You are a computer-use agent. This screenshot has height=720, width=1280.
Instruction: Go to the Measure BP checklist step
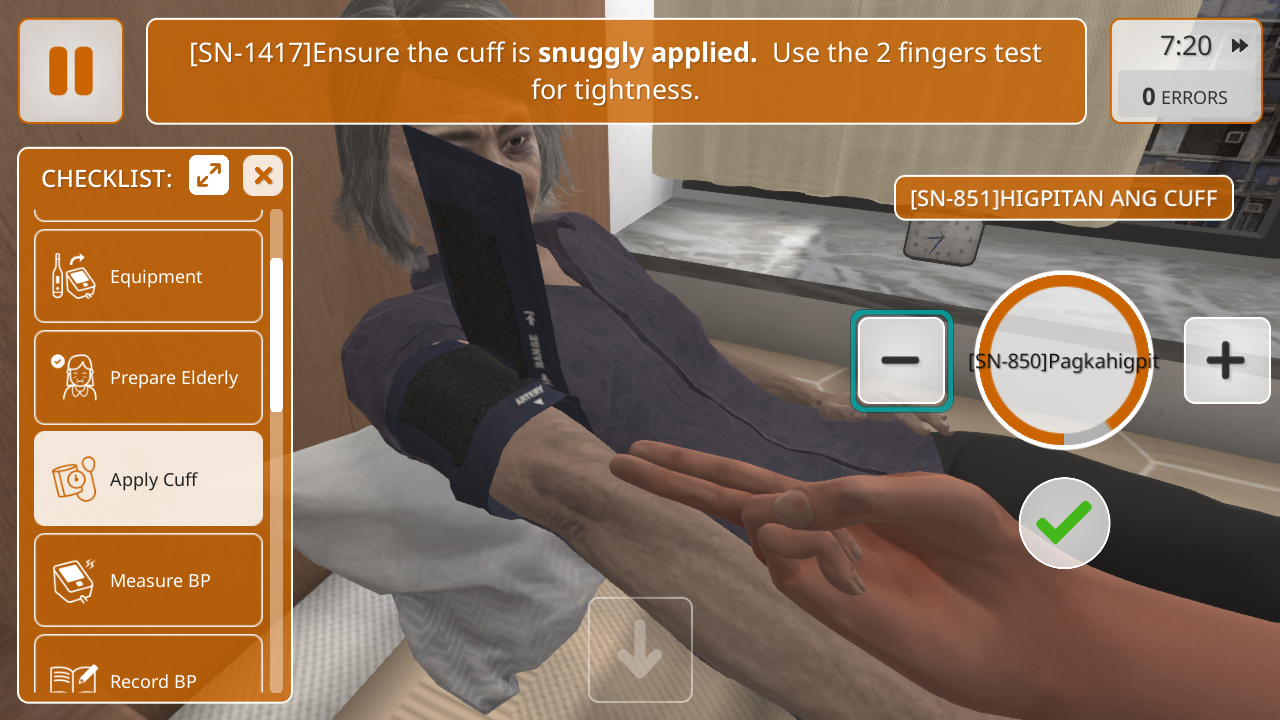pos(148,580)
